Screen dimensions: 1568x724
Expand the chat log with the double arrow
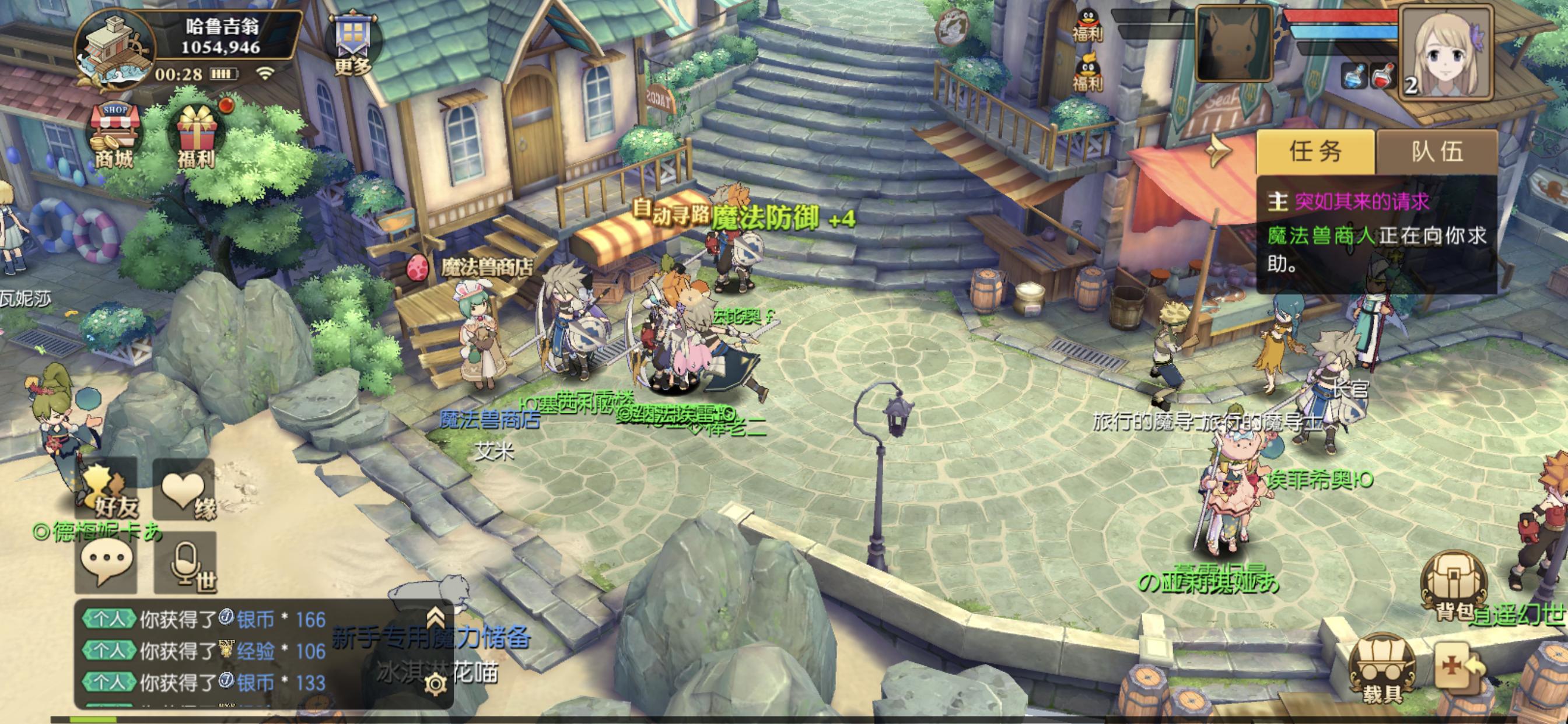pos(435,617)
